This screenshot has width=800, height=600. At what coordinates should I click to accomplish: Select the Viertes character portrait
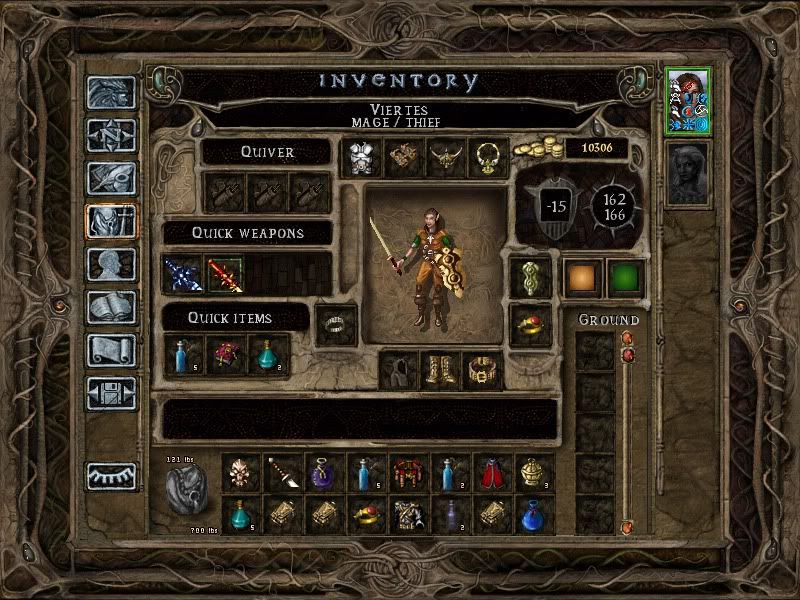click(x=687, y=99)
